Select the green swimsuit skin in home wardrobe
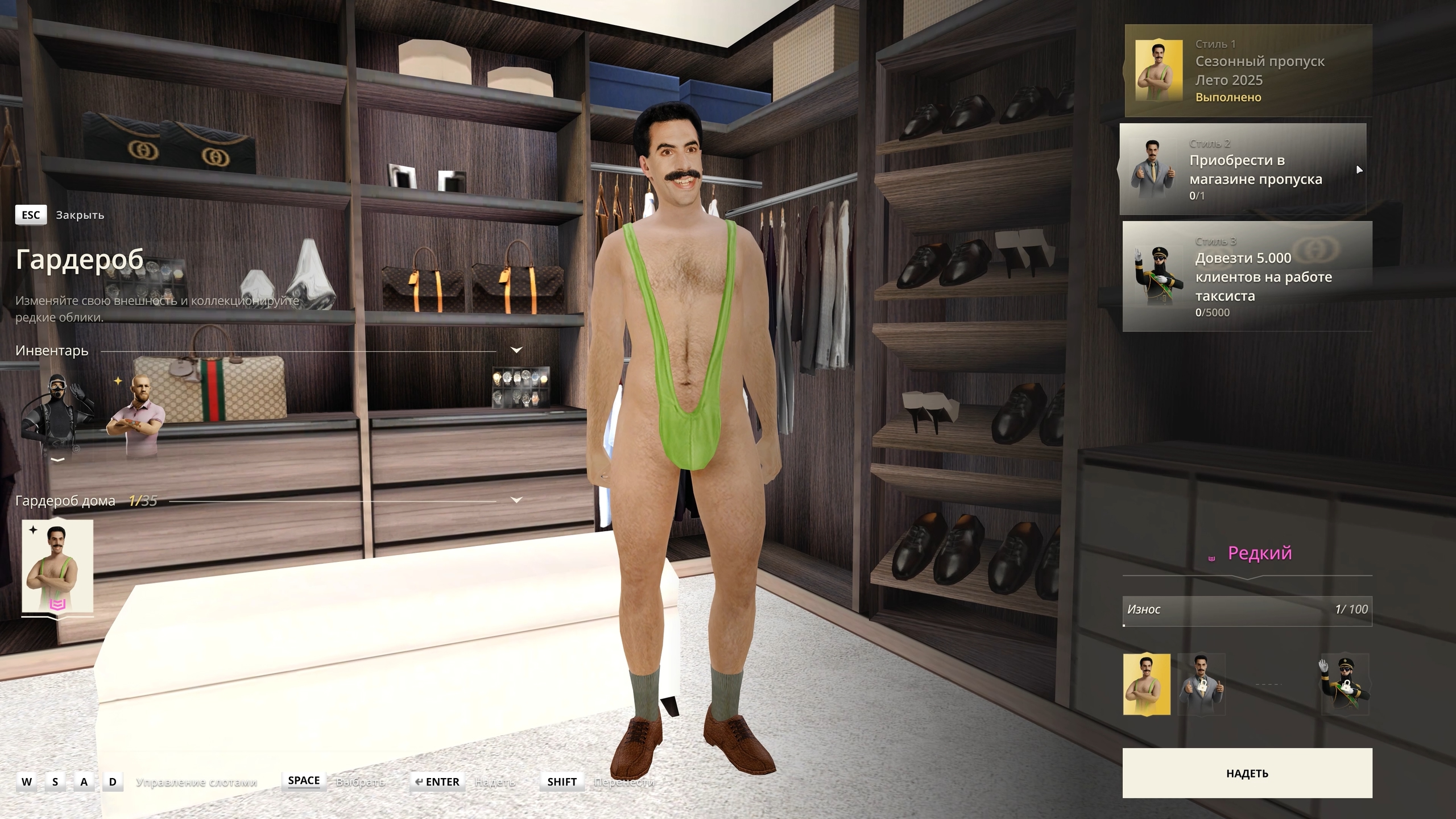 (57, 566)
